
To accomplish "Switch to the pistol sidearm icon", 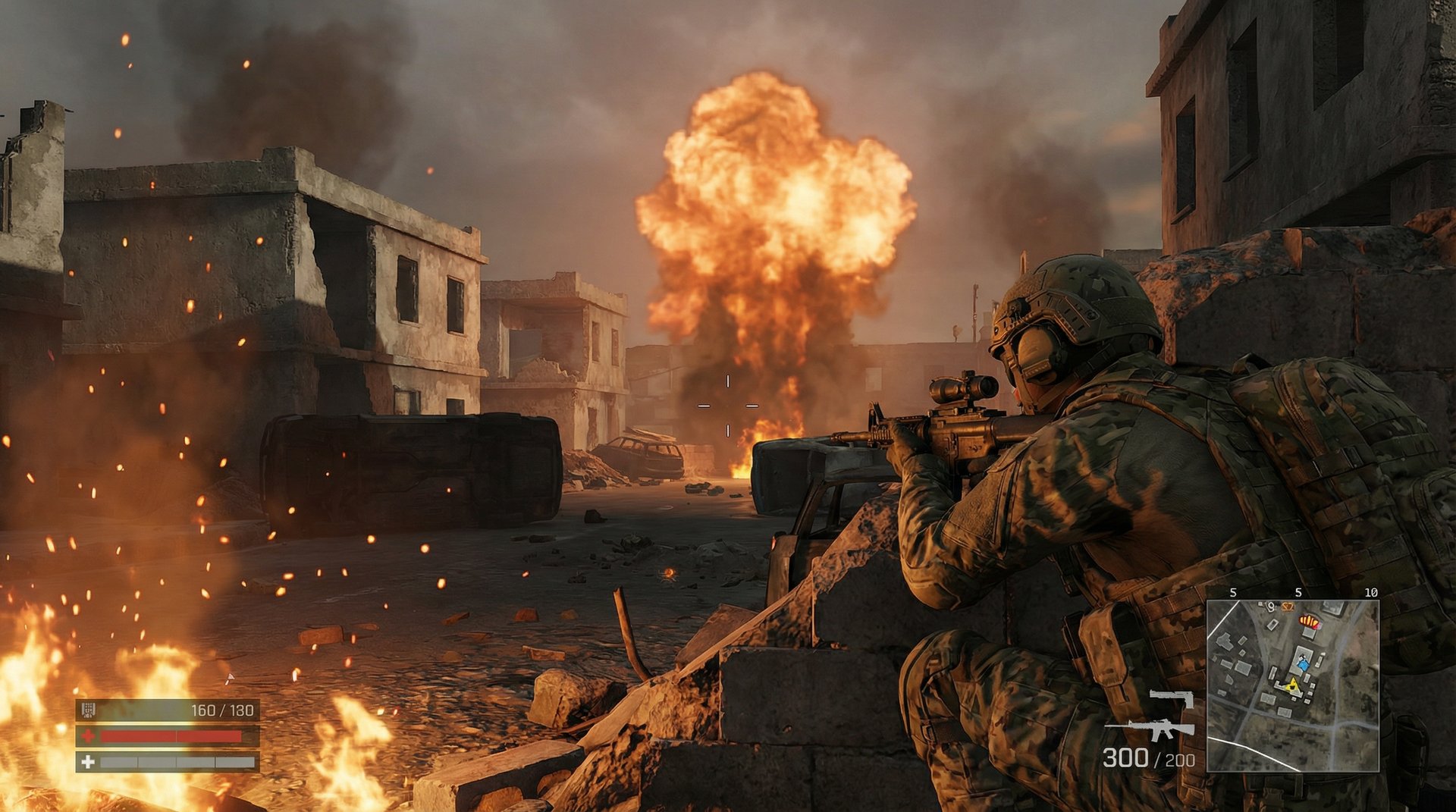I will [1172, 698].
